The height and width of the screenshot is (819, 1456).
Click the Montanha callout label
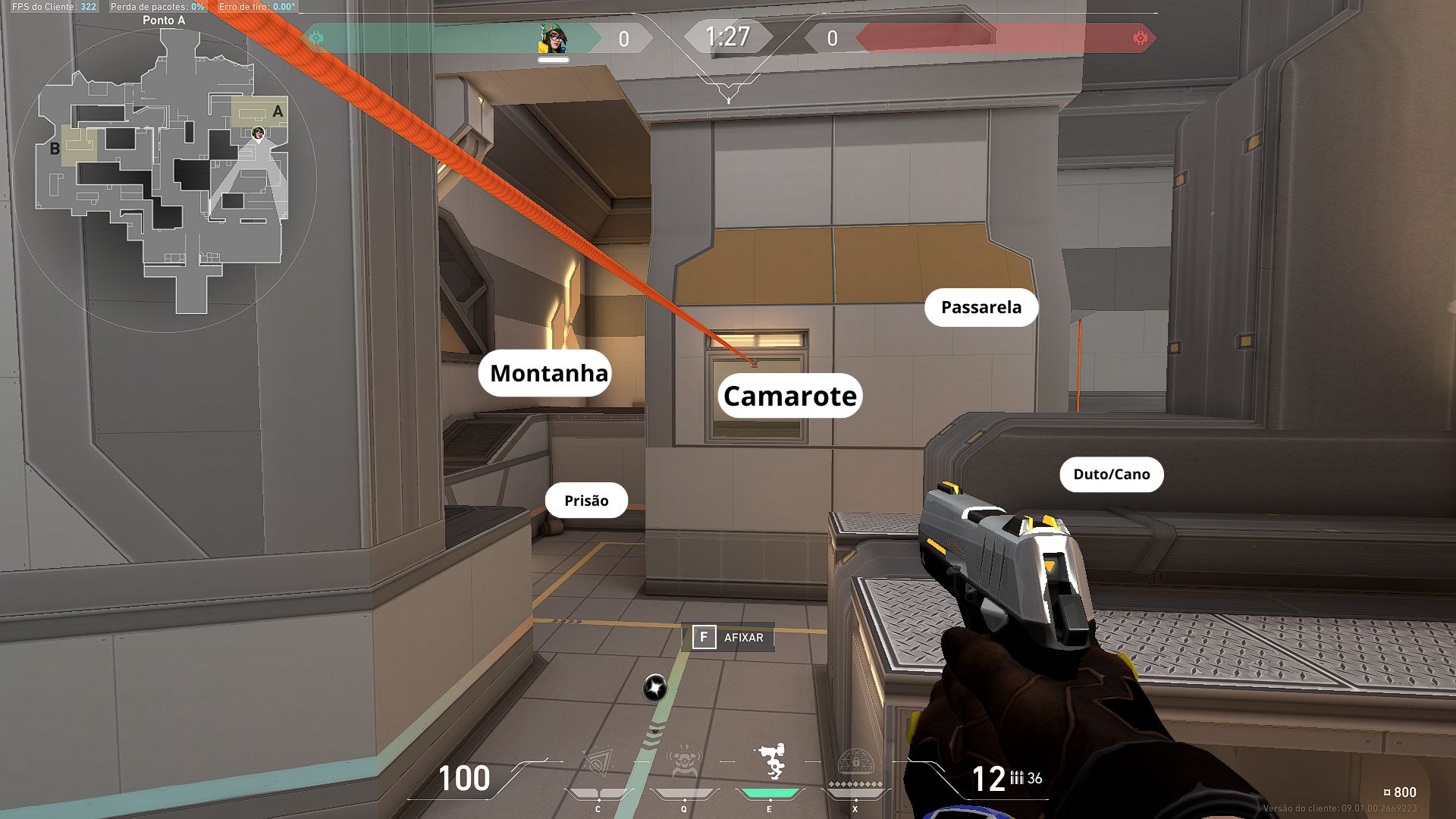click(548, 373)
